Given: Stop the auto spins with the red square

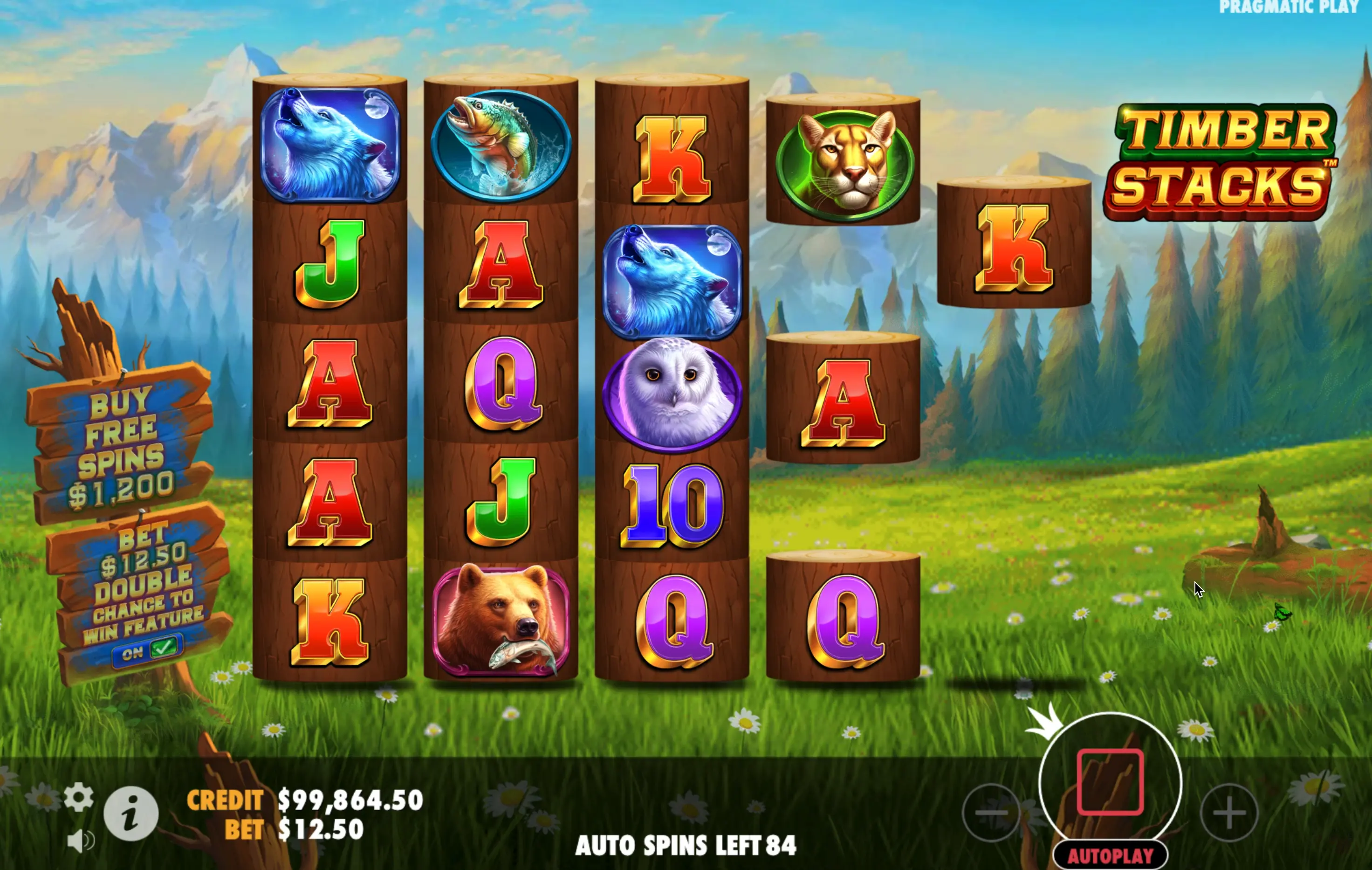Looking at the screenshot, I should [1110, 781].
